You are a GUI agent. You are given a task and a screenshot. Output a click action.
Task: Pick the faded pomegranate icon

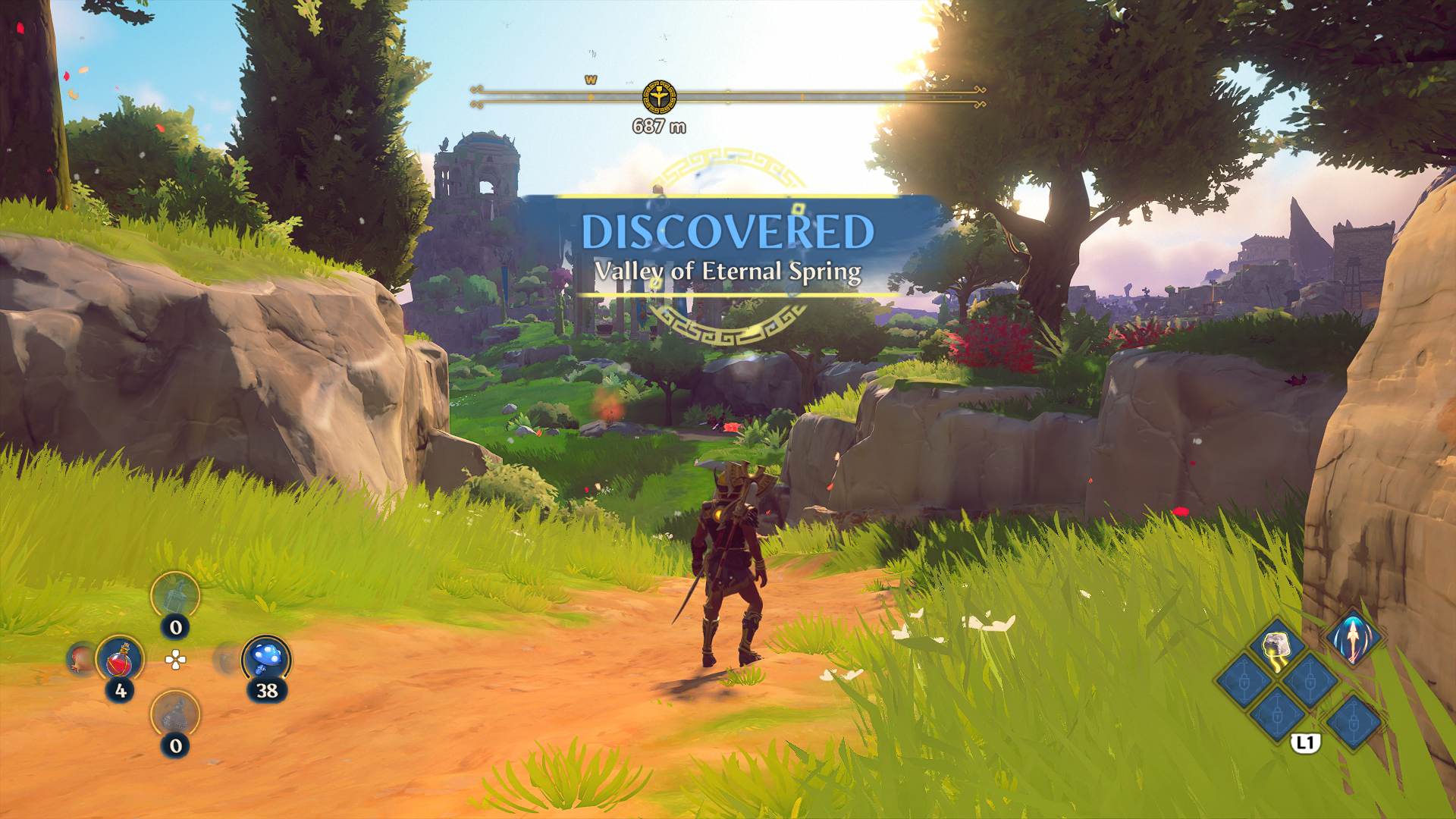pyautogui.click(x=80, y=658)
